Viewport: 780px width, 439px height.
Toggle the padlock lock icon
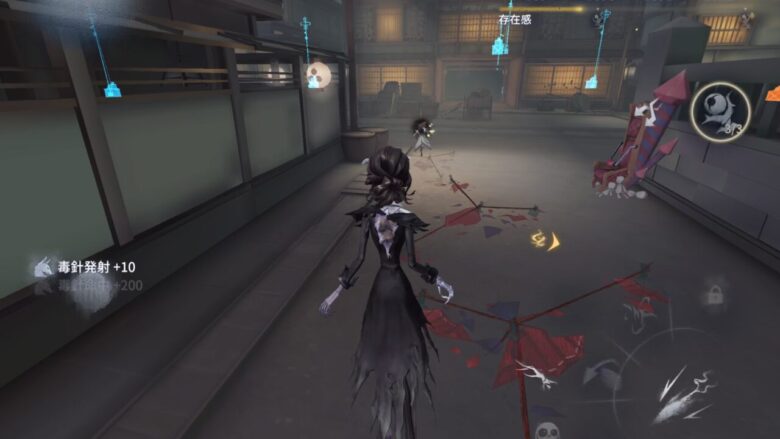pos(714,294)
